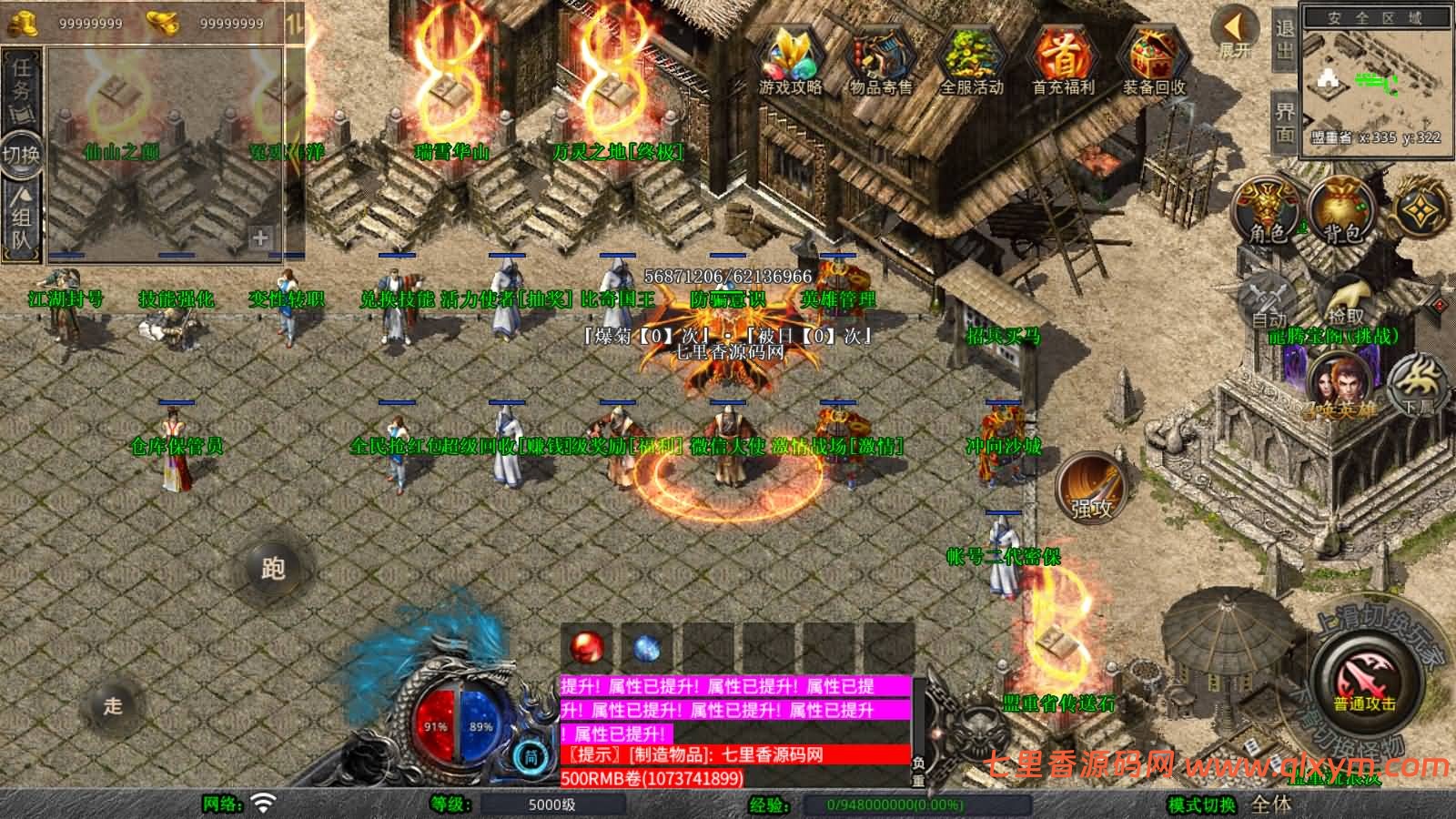Click the 展开 expand arrow button
The height and width of the screenshot is (819, 1456).
(1236, 35)
